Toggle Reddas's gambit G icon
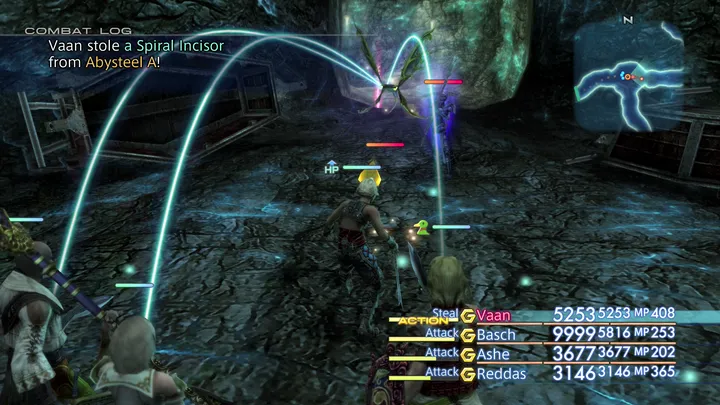The width and height of the screenshot is (720, 405). (x=467, y=374)
